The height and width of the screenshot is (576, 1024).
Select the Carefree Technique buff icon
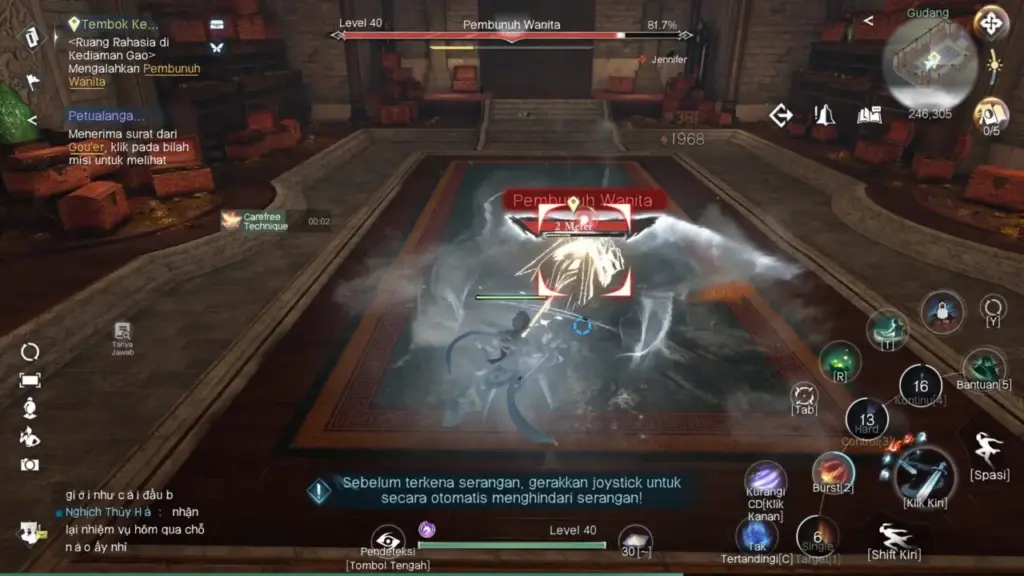(x=231, y=220)
